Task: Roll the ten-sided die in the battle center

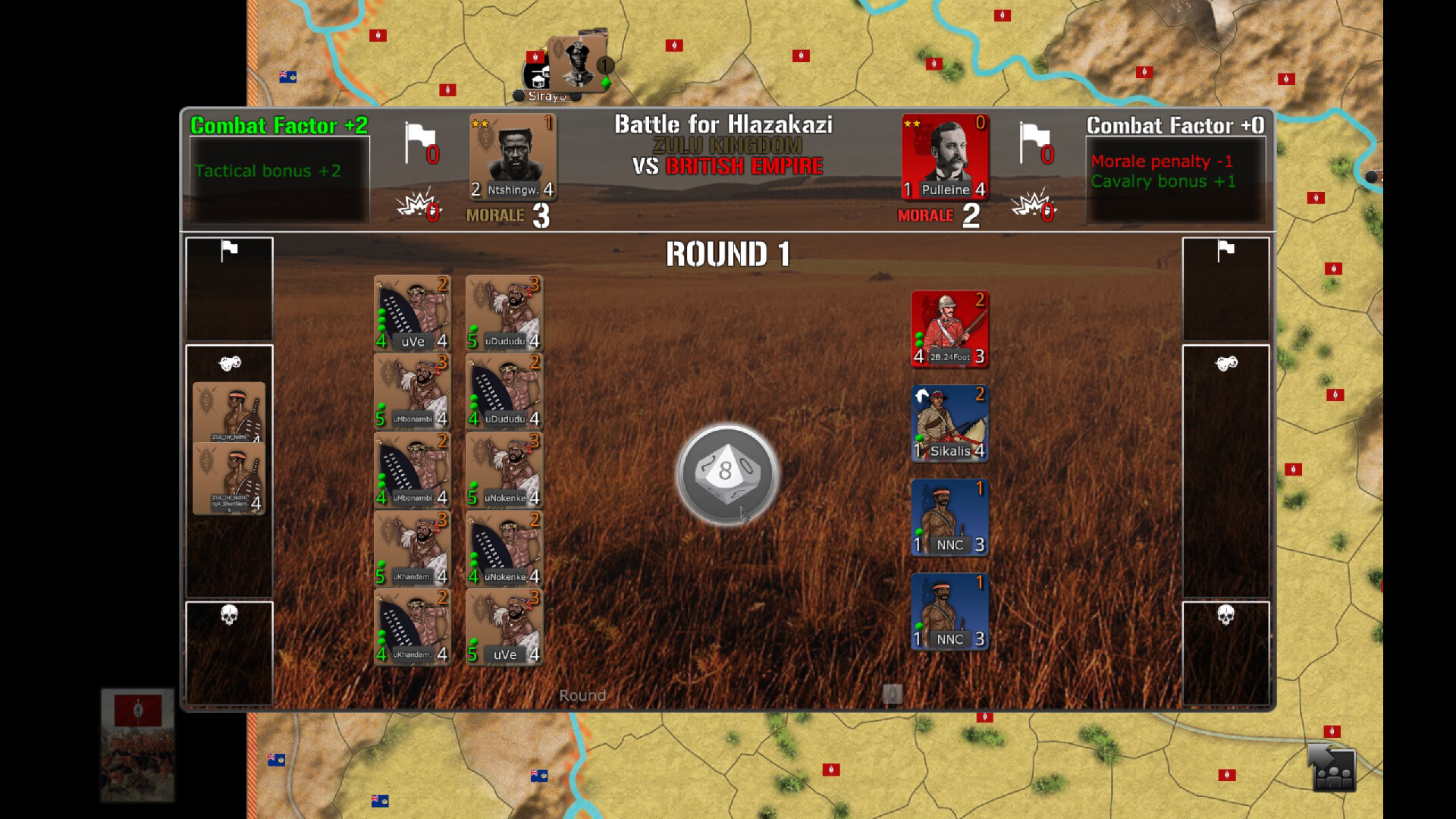Action: click(x=726, y=472)
